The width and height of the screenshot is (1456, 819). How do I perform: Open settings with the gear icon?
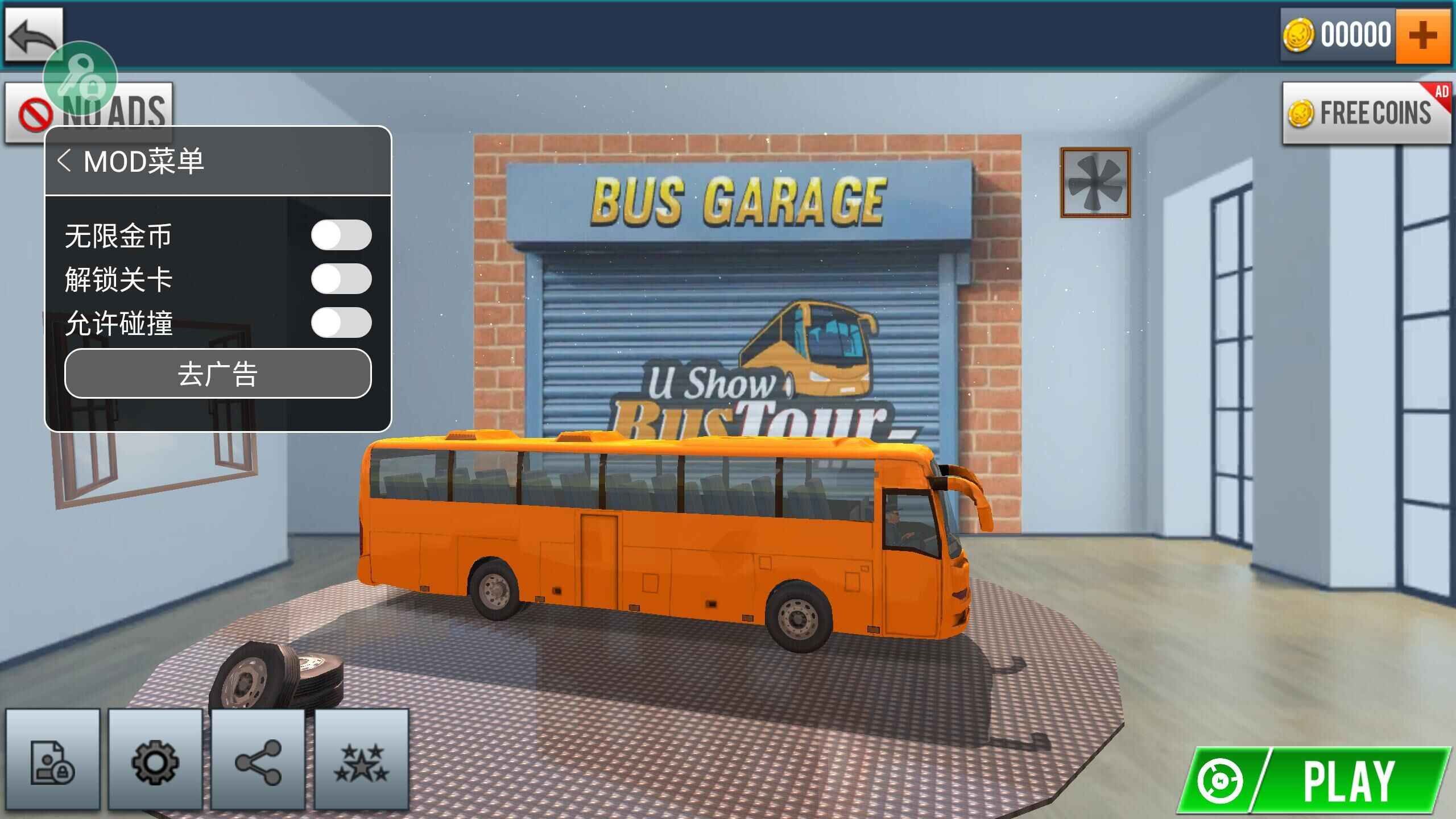[x=155, y=761]
